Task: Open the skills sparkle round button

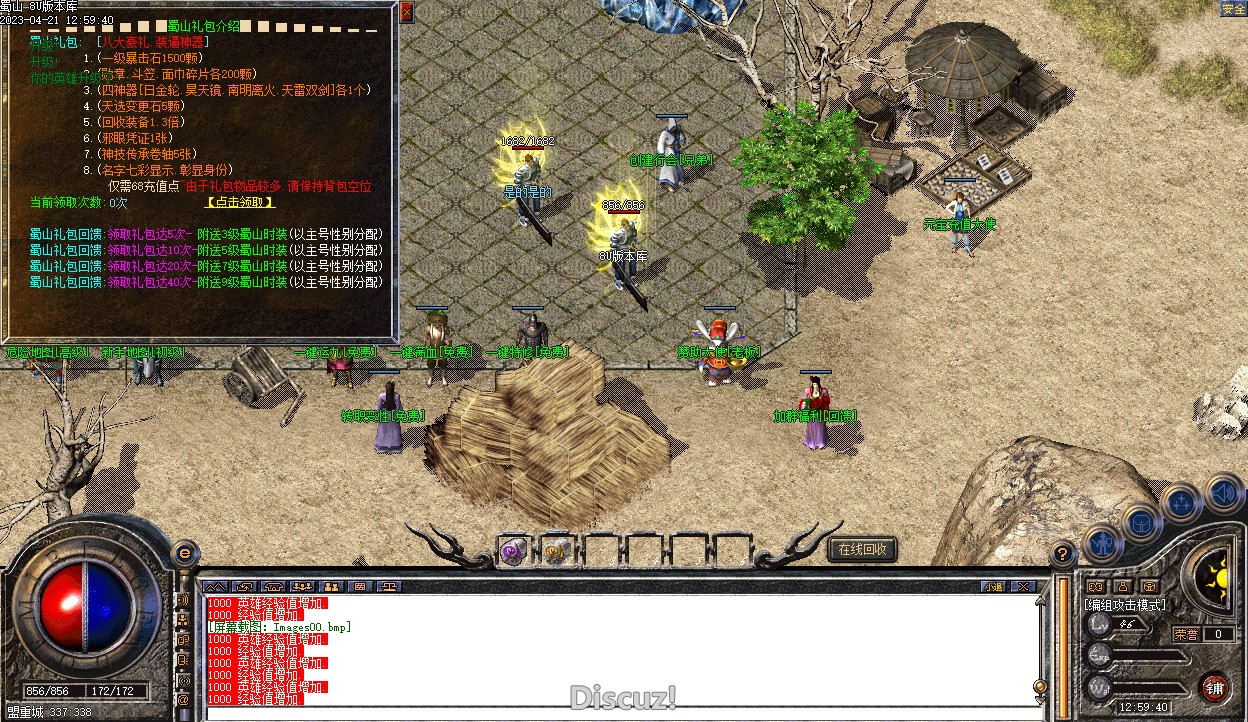Action: pos(1182,501)
